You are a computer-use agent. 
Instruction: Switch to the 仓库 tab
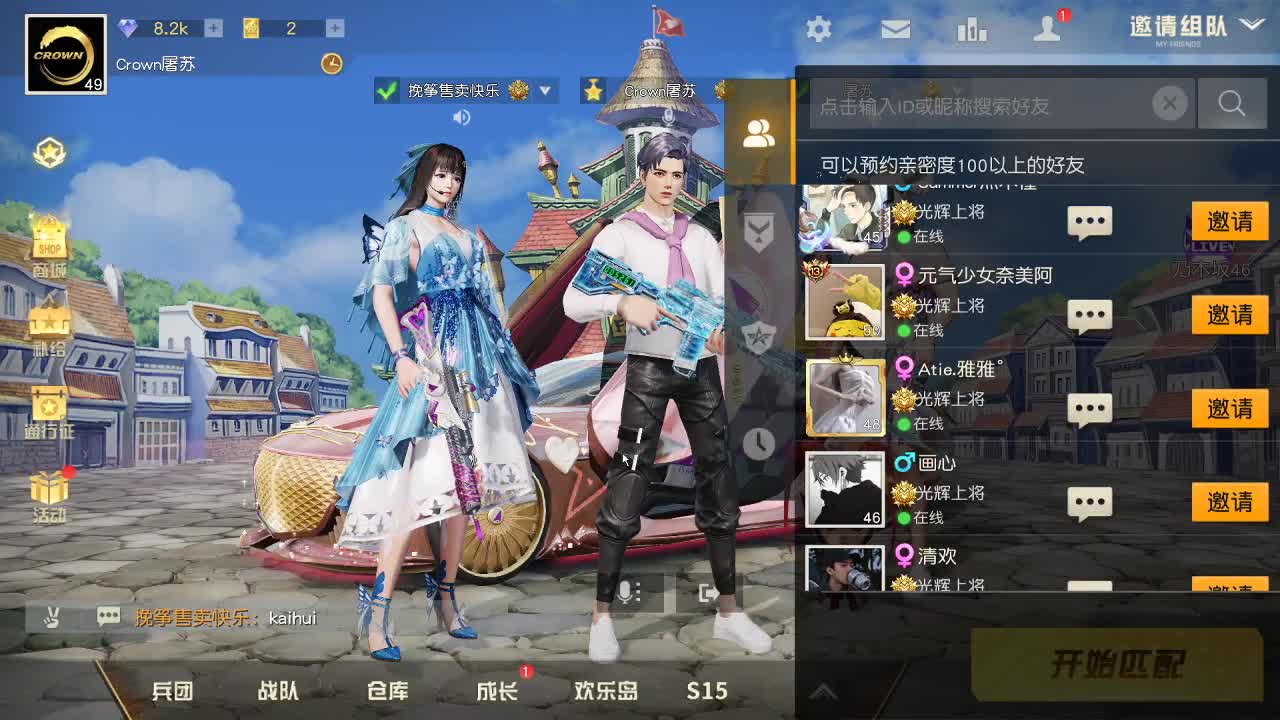pyautogui.click(x=386, y=690)
